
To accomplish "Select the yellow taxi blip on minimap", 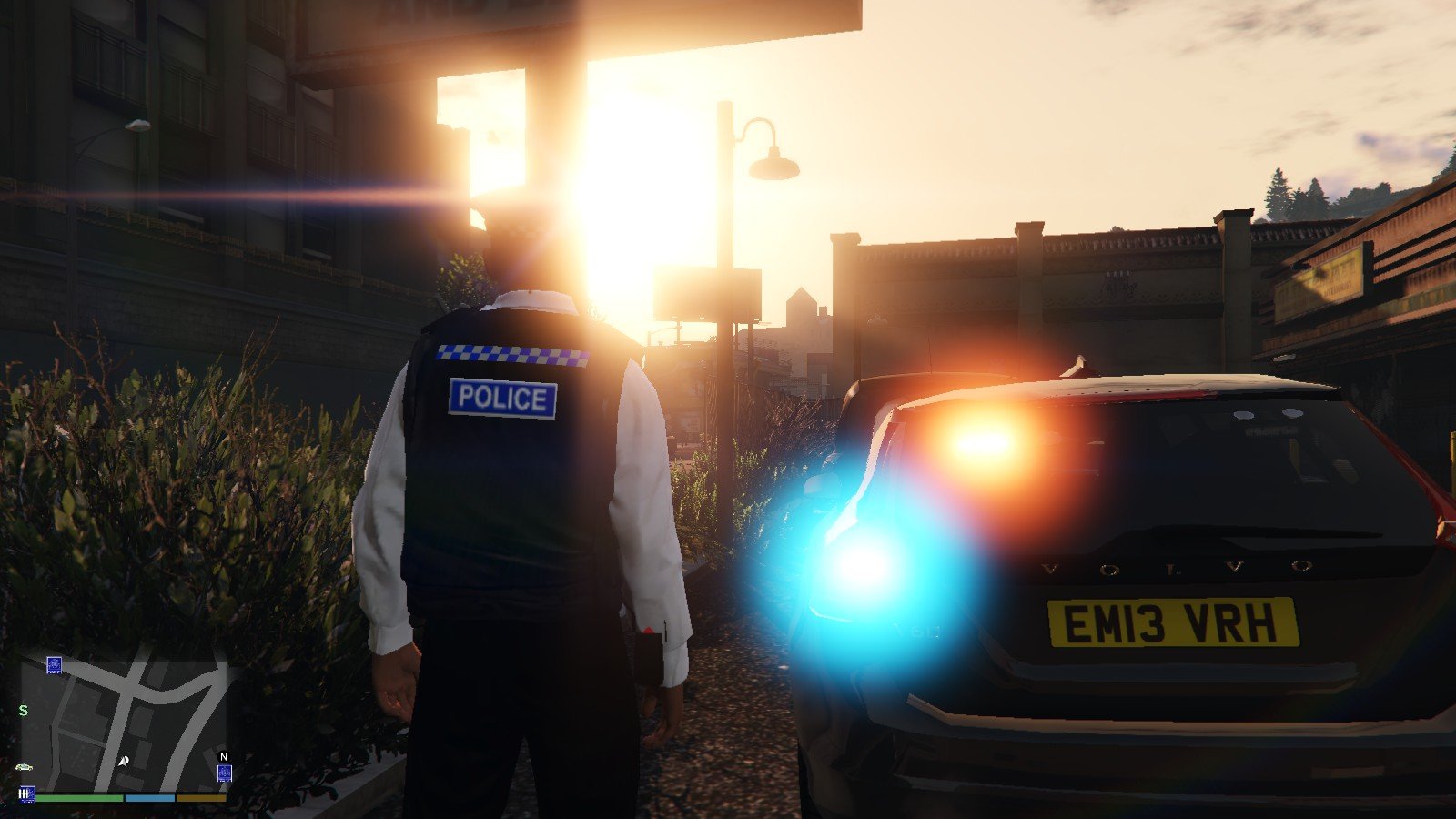I will point(25,767).
